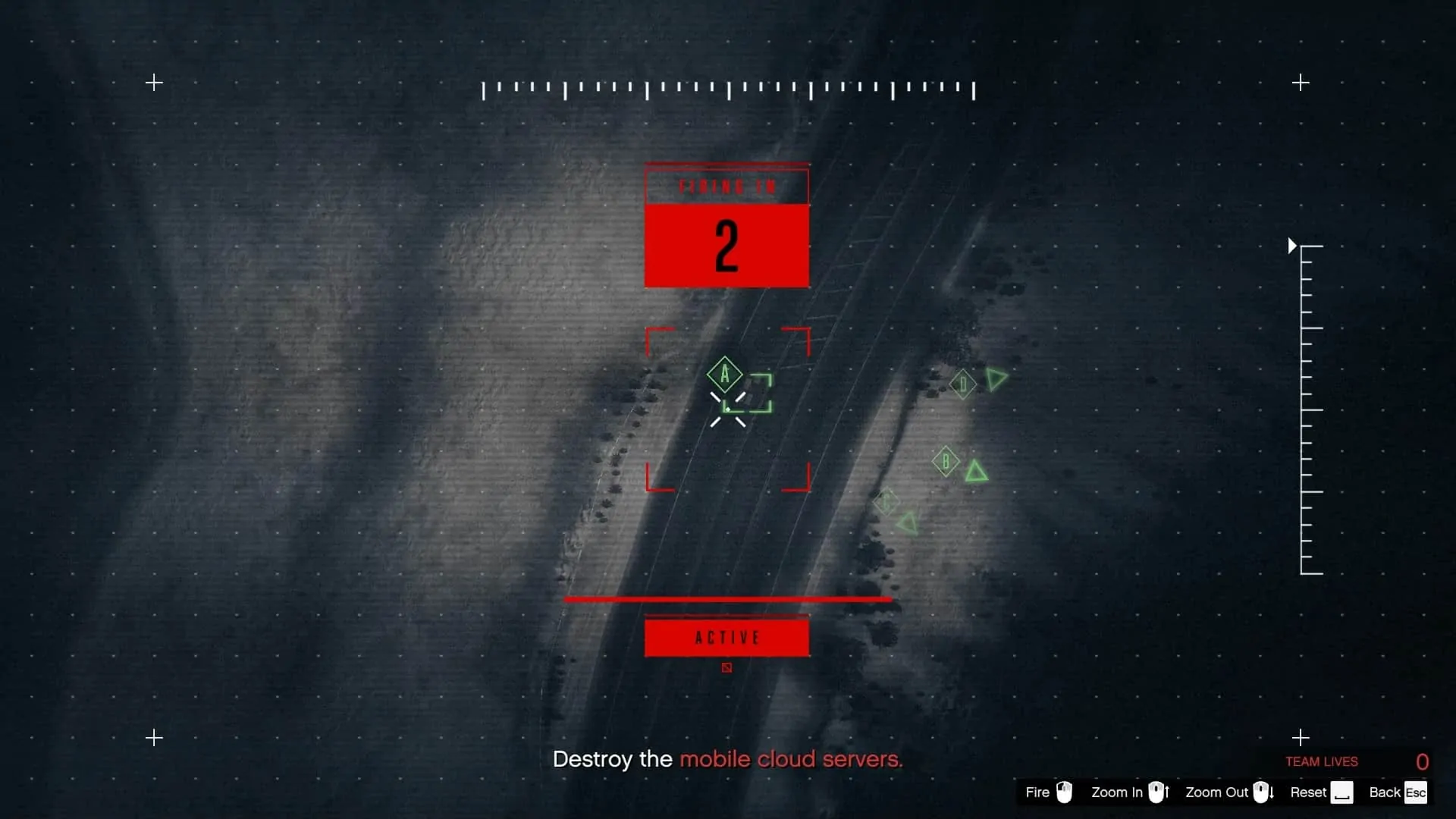Click the Zoom In mouse wheel icon
The height and width of the screenshot is (819, 1456).
(x=1158, y=792)
